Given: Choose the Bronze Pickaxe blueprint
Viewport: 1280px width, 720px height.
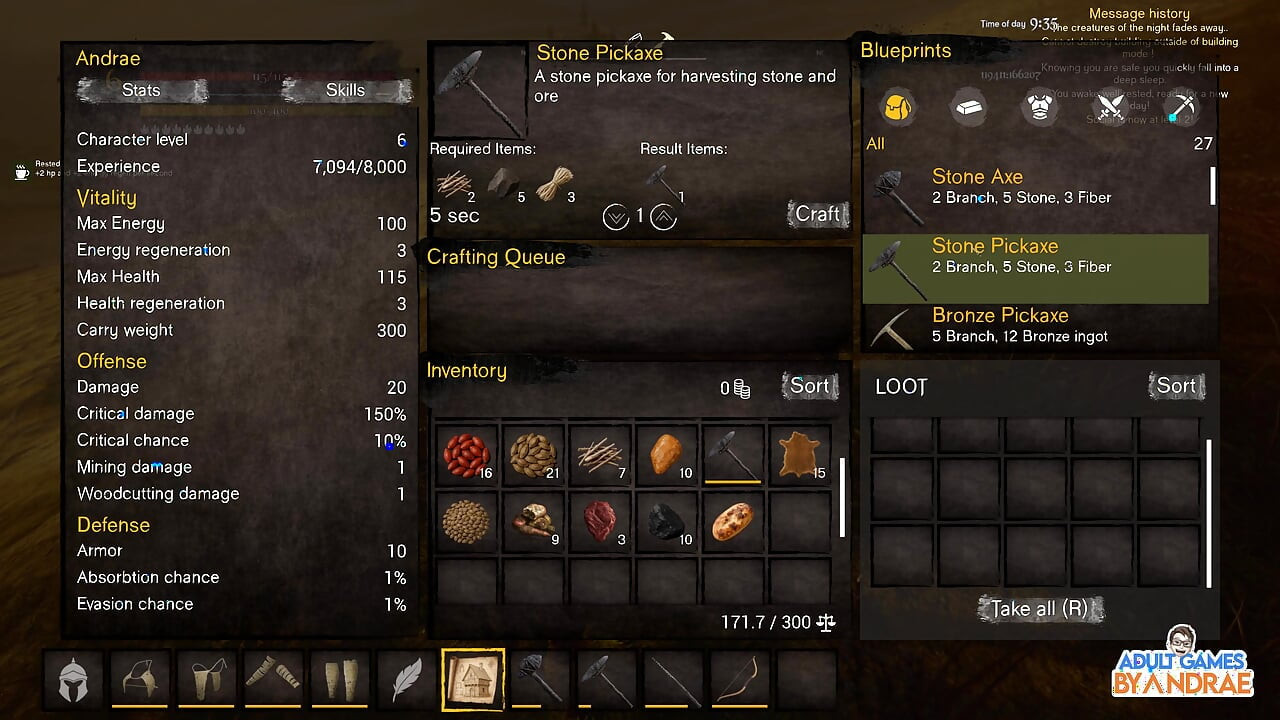Looking at the screenshot, I should (1035, 325).
